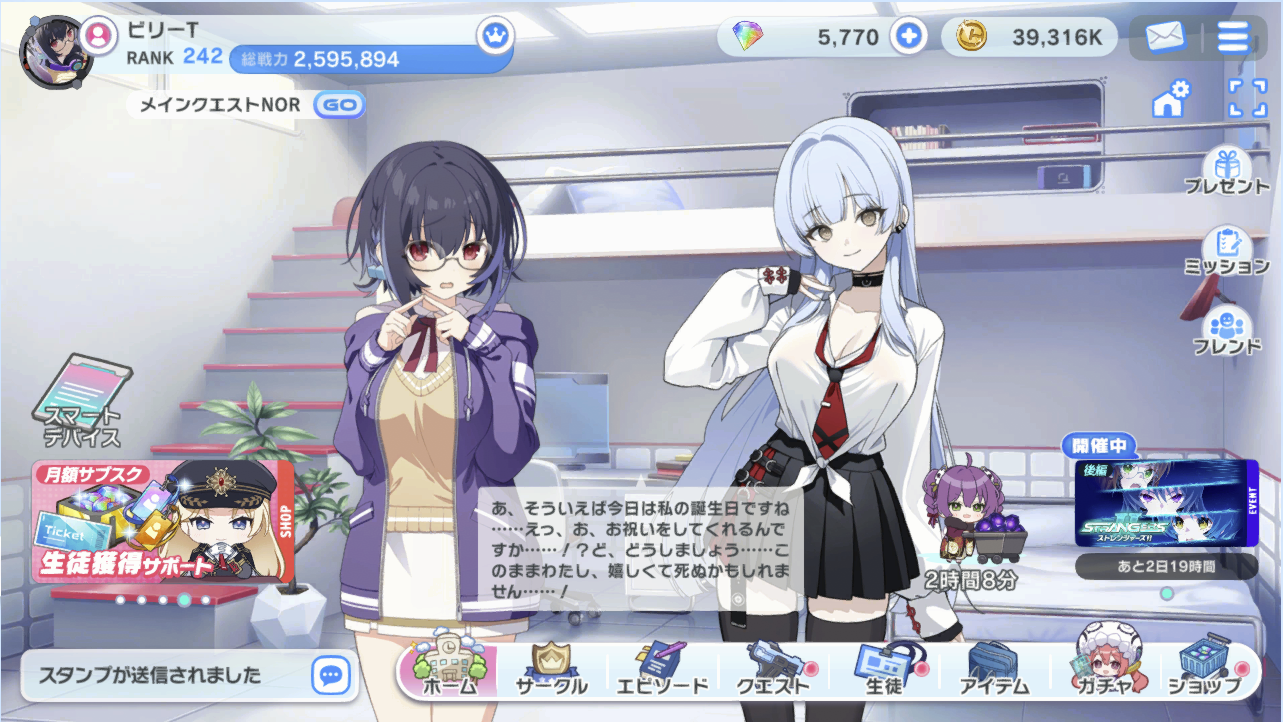The width and height of the screenshot is (1283, 722).
Task: Open the mailbox envelope icon
Action: coord(1165,37)
